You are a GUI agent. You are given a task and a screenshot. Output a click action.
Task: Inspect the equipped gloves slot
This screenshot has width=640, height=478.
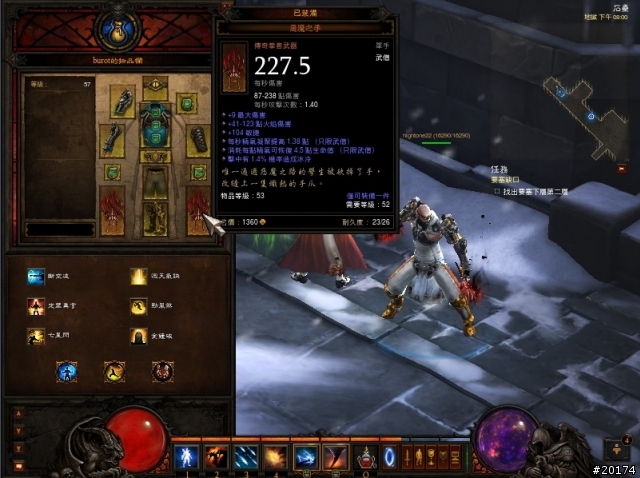[x=112, y=139]
